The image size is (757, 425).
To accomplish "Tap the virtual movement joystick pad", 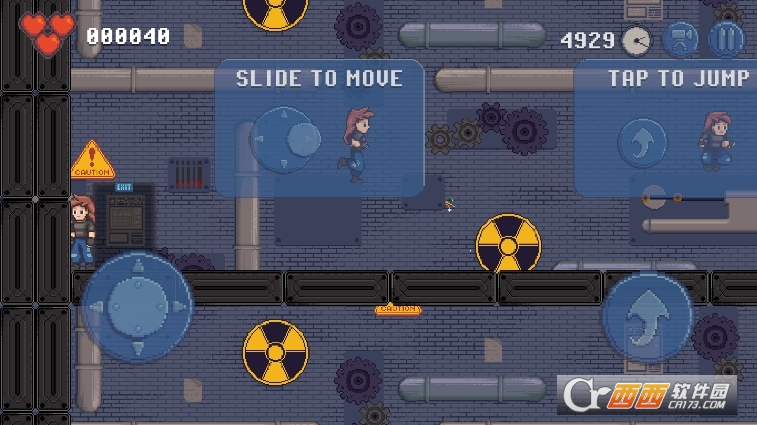I will coord(136,306).
